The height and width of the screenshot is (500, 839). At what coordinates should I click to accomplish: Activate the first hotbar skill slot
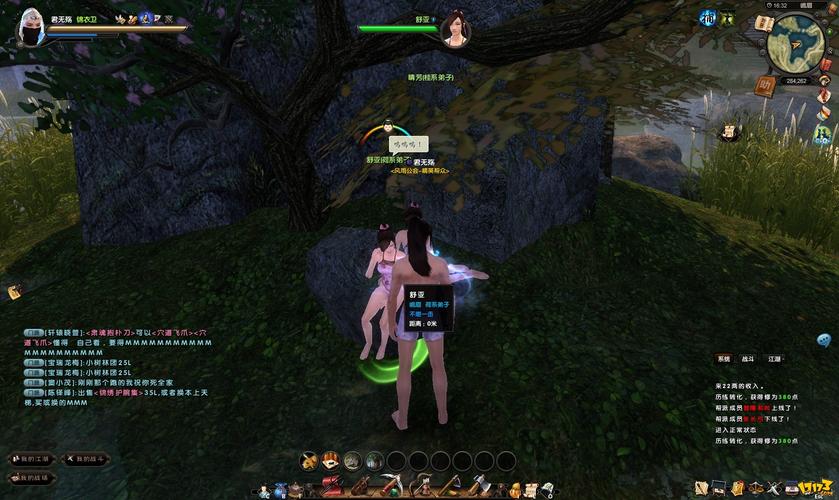click(310, 461)
